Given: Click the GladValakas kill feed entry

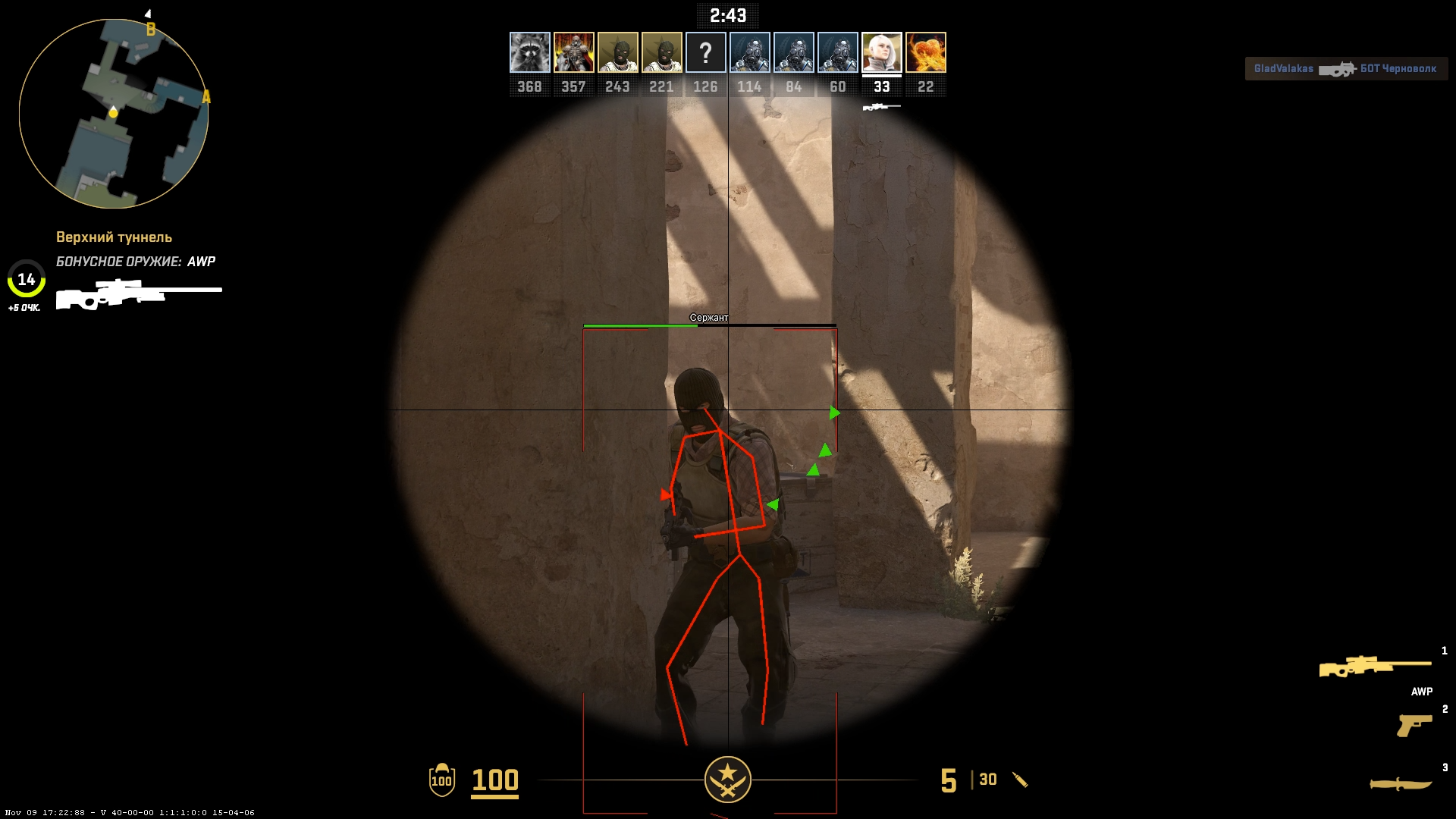Looking at the screenshot, I should [x=1346, y=69].
